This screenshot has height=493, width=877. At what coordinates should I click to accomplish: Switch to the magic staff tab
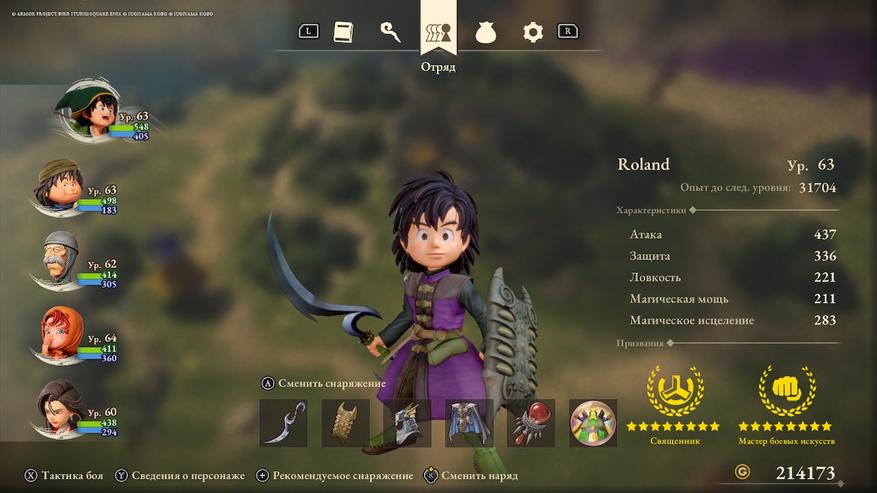tap(391, 32)
